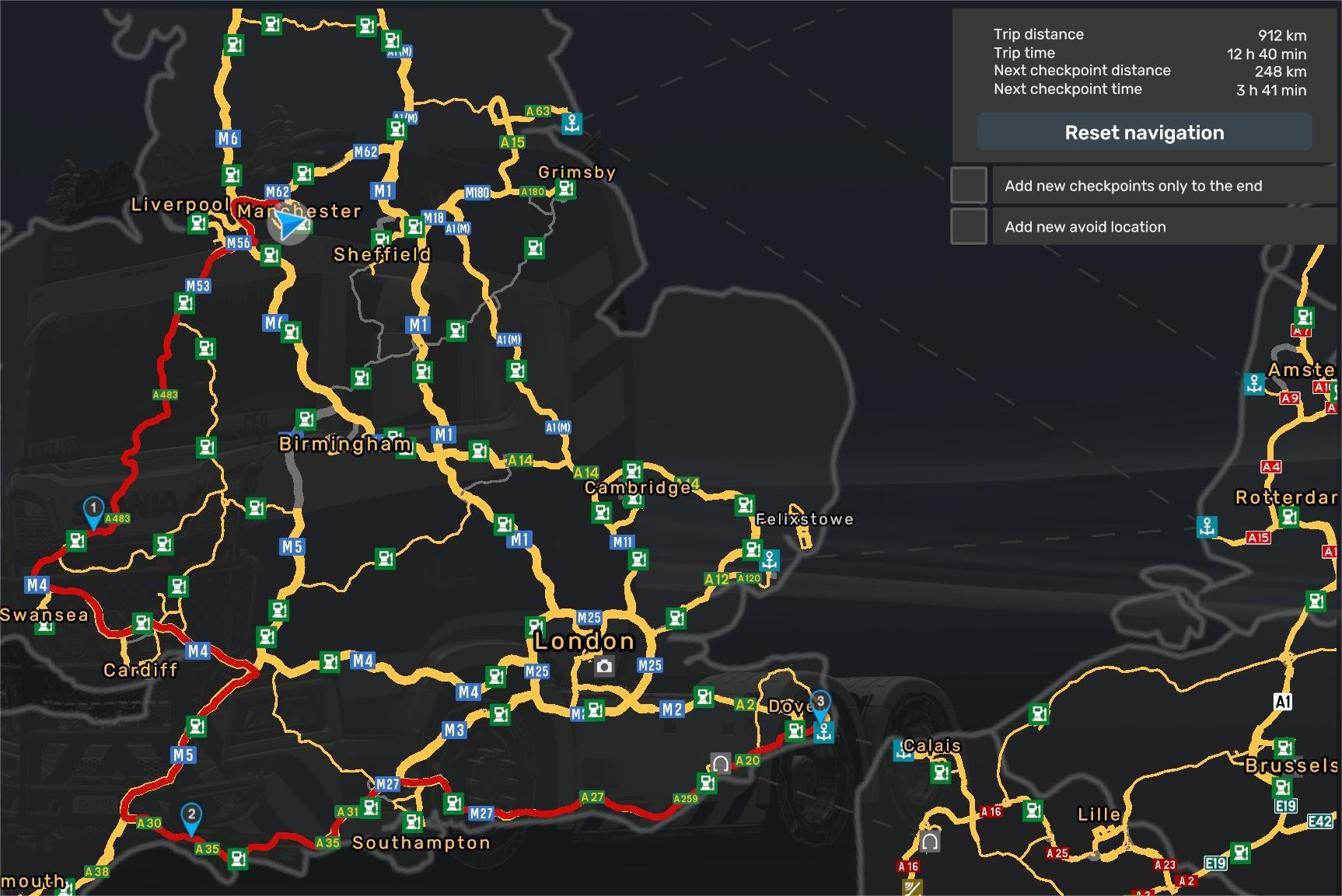Screen dimensions: 1342x896
Task: Click the Reset navigation button
Action: (1144, 133)
